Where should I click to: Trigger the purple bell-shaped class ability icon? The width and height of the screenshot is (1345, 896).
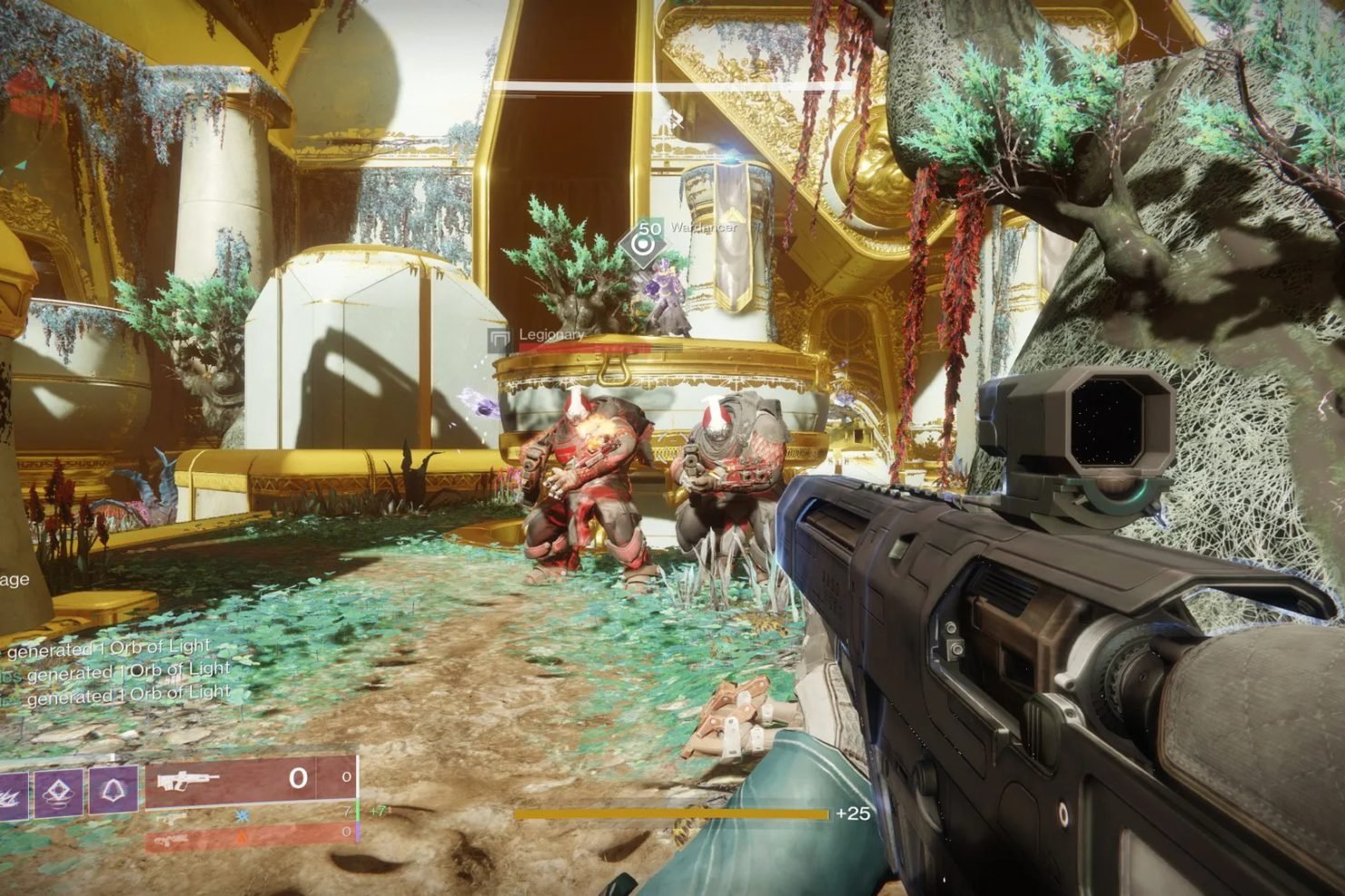[x=114, y=791]
